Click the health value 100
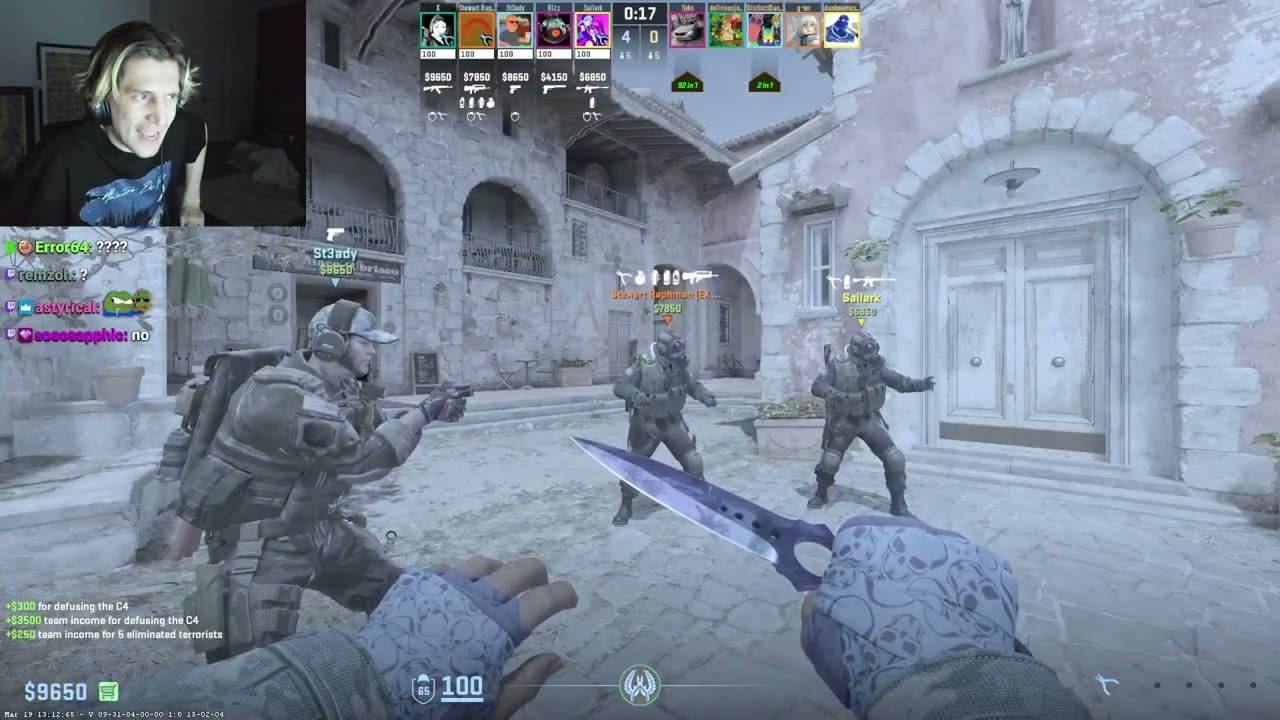Image resolution: width=1280 pixels, height=720 pixels. coord(462,688)
